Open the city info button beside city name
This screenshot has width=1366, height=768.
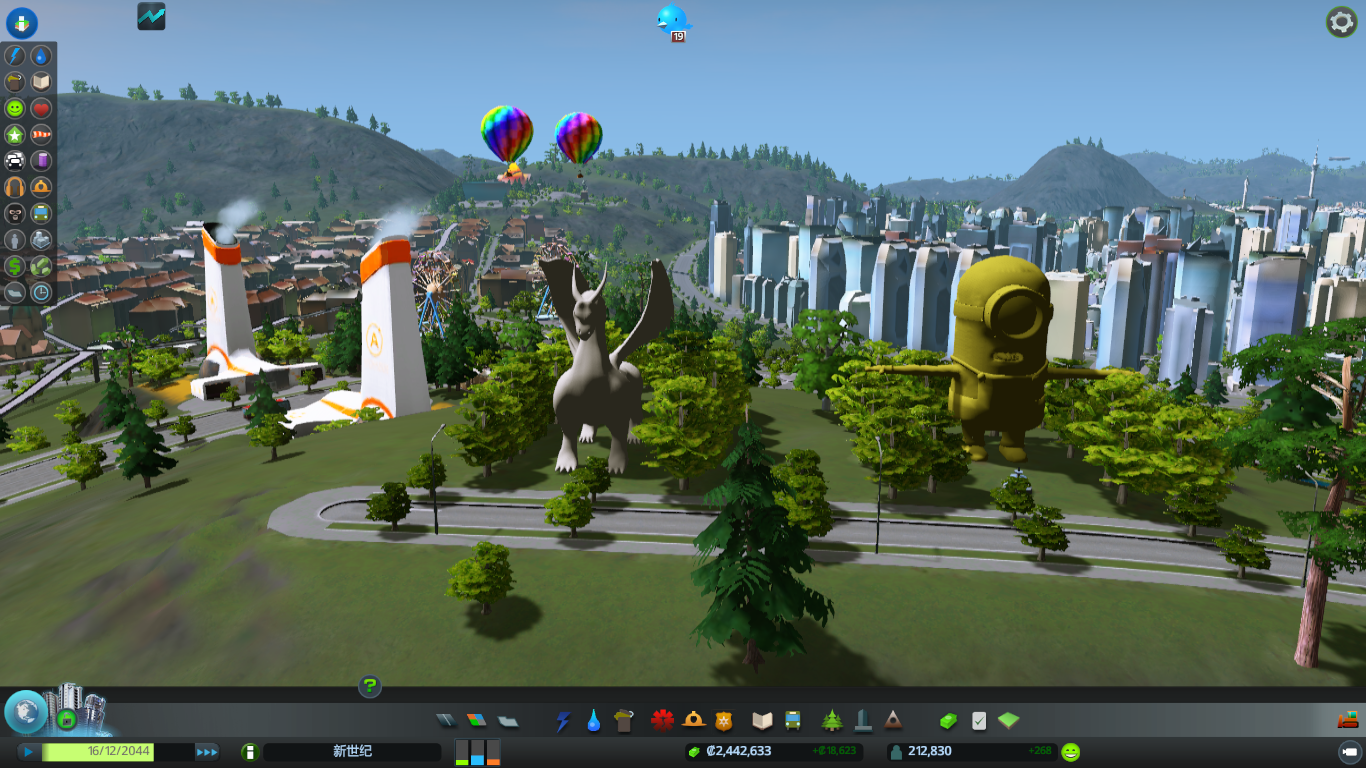point(250,752)
